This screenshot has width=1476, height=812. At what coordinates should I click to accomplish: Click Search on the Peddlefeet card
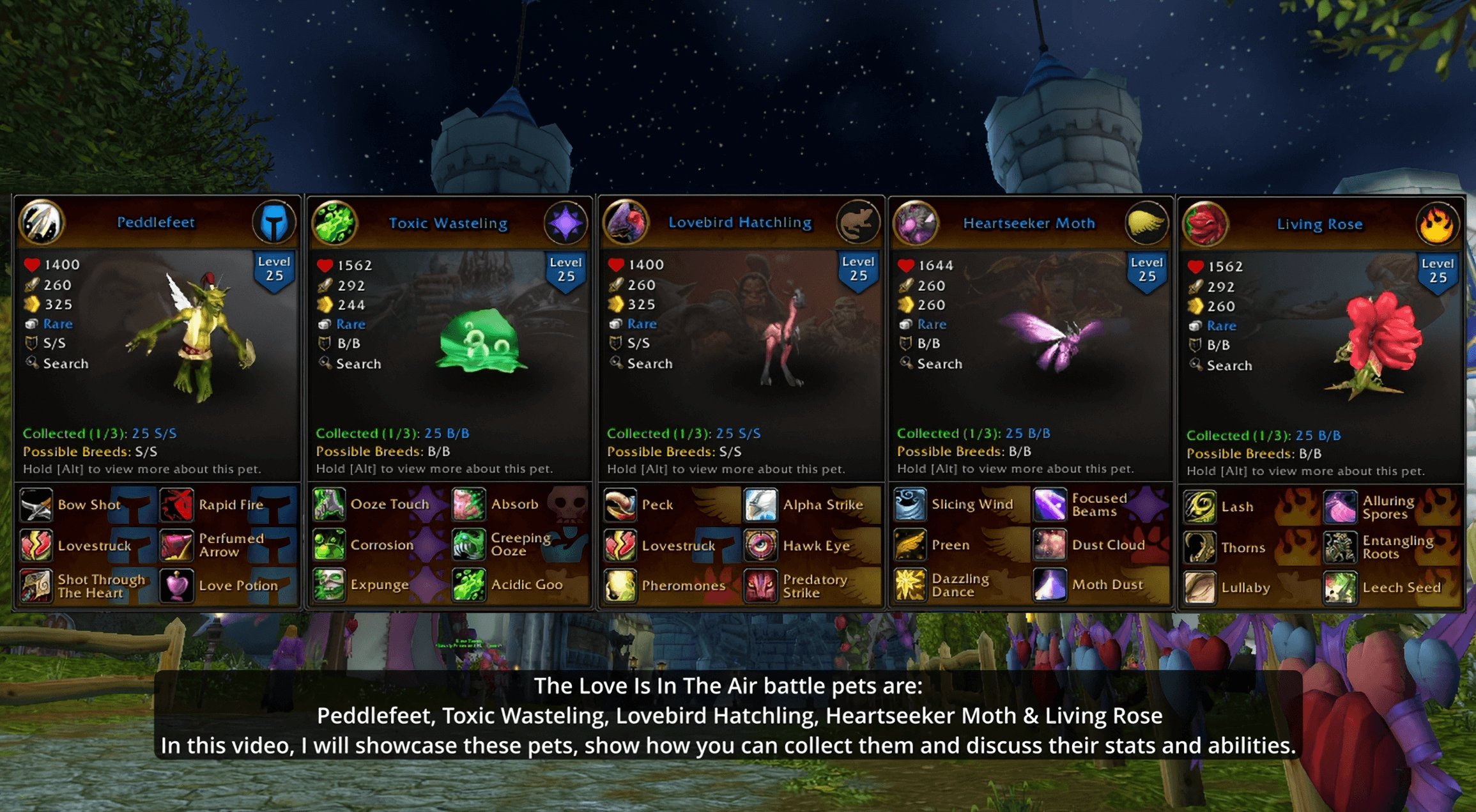point(65,364)
